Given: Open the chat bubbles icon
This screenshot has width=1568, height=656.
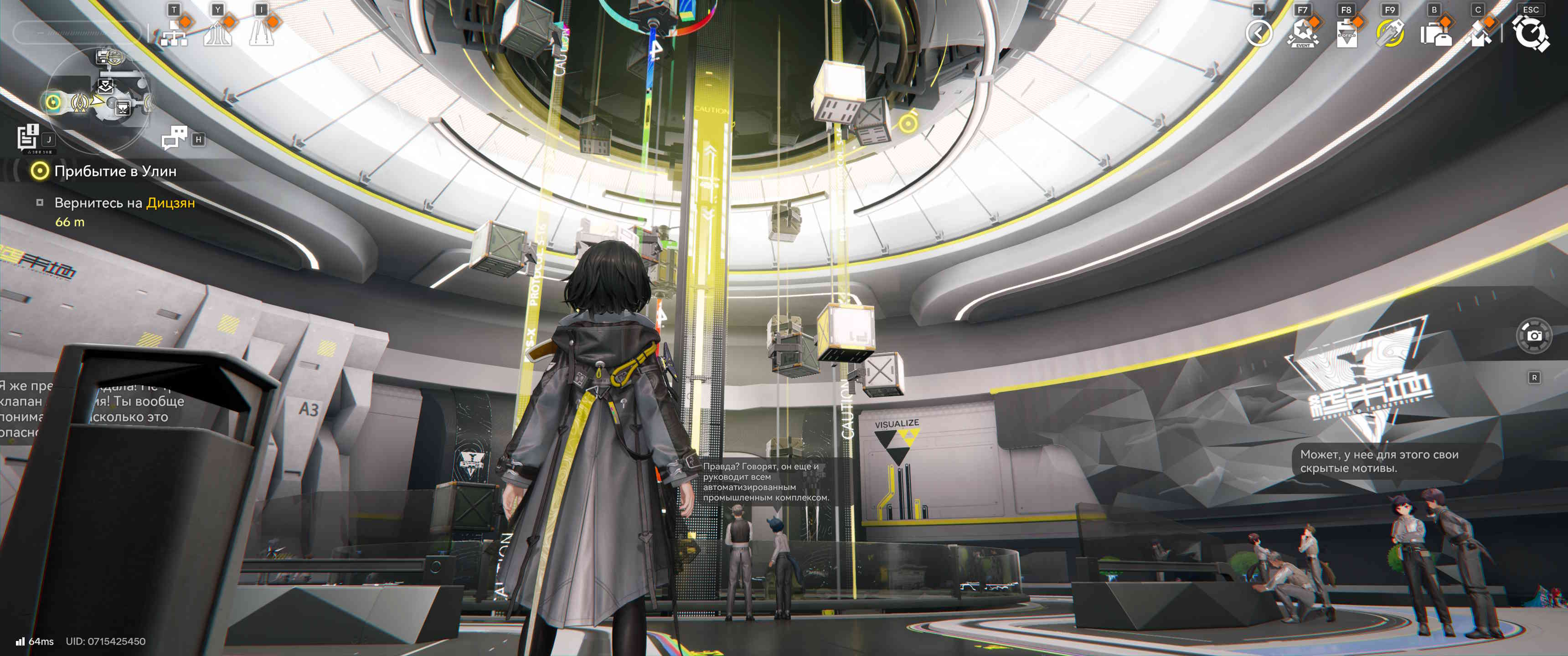Looking at the screenshot, I should (x=175, y=138).
